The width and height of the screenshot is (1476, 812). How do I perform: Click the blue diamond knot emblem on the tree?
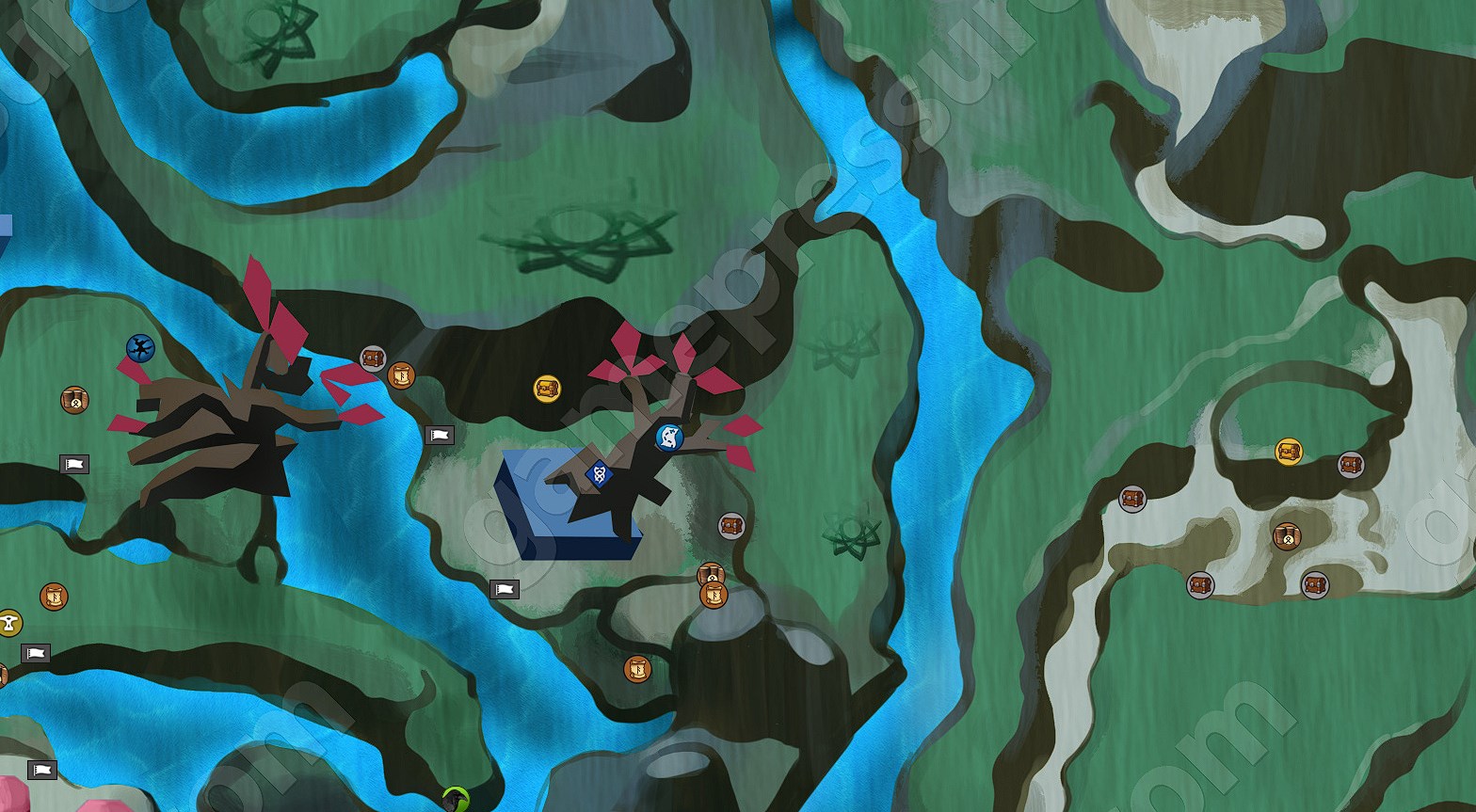(x=599, y=473)
